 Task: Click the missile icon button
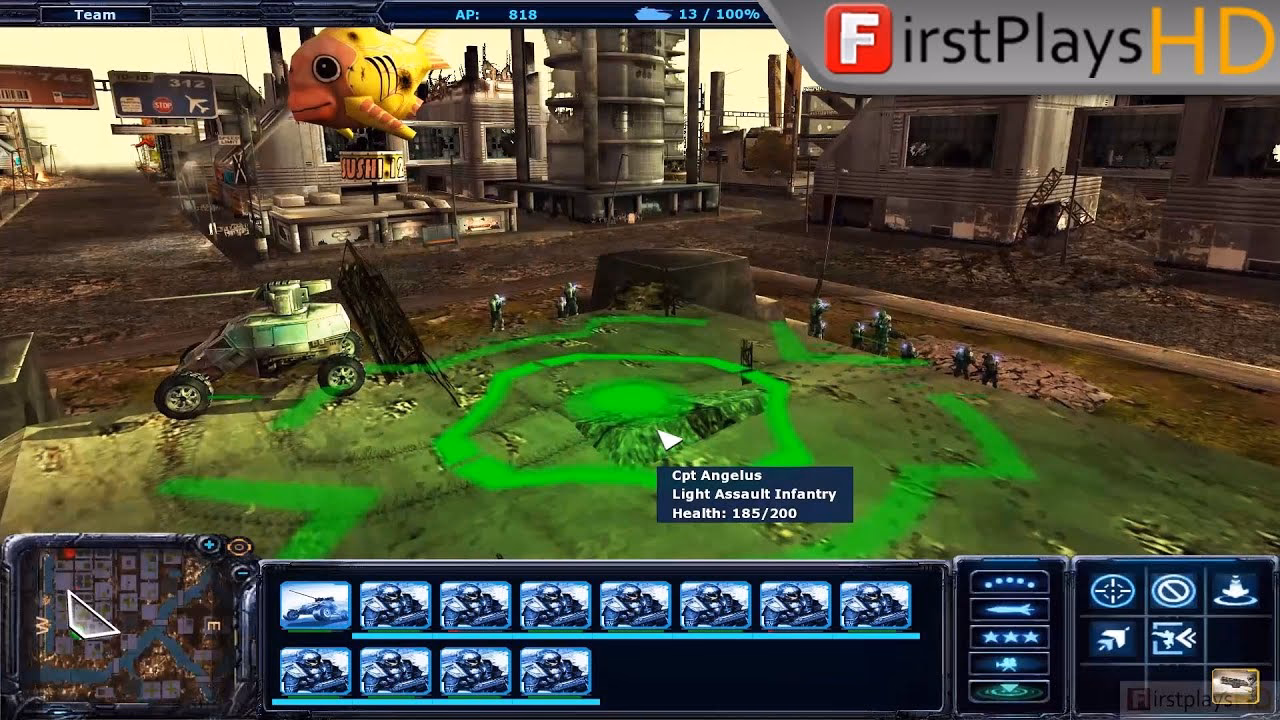pyautogui.click(x=1009, y=610)
